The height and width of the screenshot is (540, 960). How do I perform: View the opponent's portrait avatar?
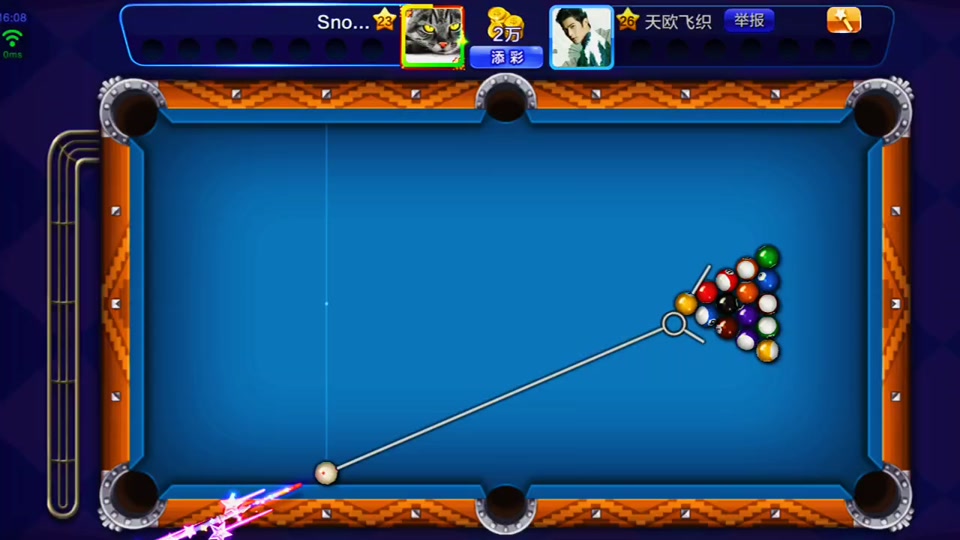(581, 37)
